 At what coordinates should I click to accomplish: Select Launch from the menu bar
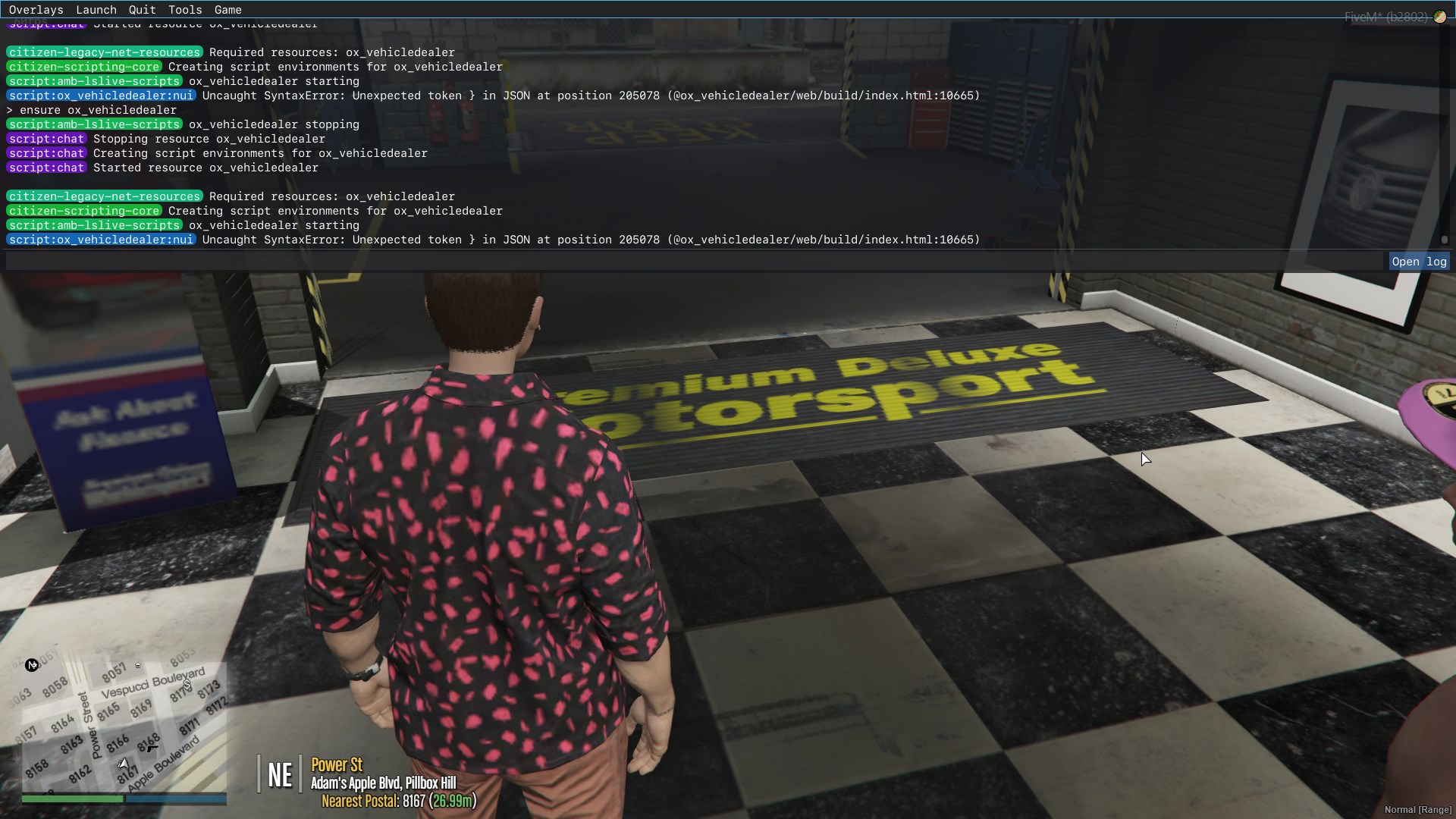coord(96,10)
